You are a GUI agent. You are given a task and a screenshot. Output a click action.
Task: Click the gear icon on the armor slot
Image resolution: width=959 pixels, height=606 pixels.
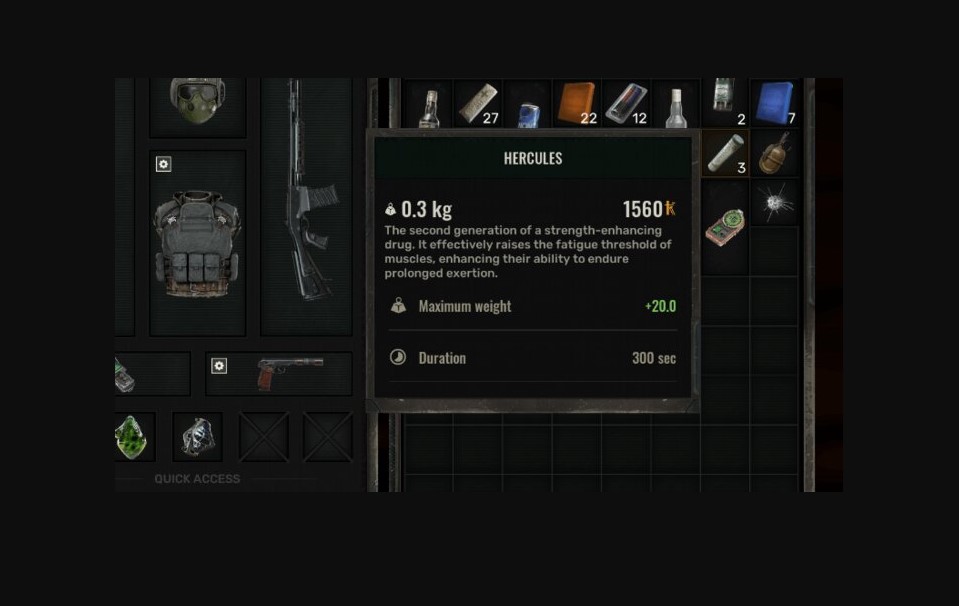[x=164, y=164]
